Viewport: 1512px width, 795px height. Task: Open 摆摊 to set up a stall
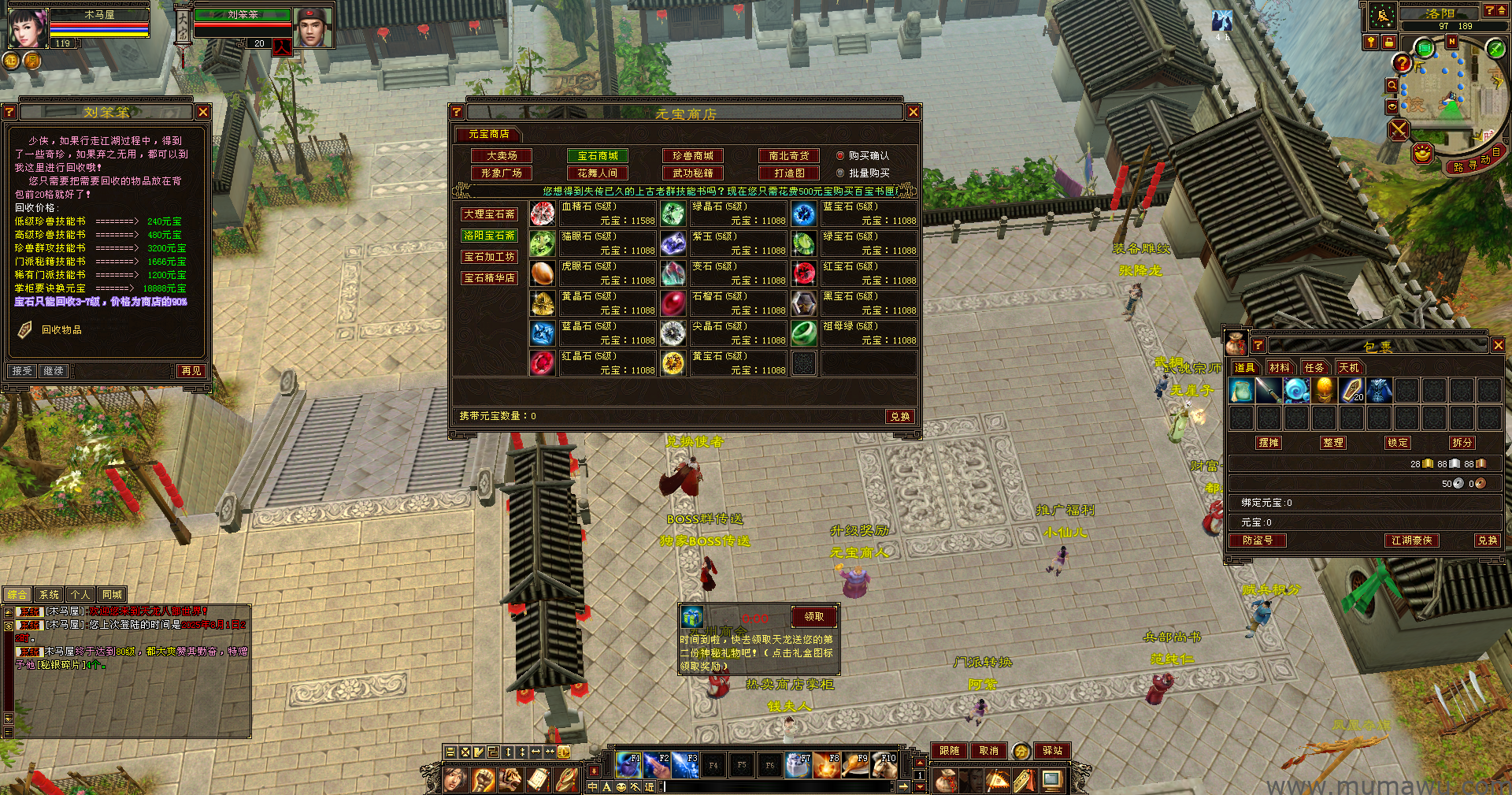click(x=1269, y=443)
